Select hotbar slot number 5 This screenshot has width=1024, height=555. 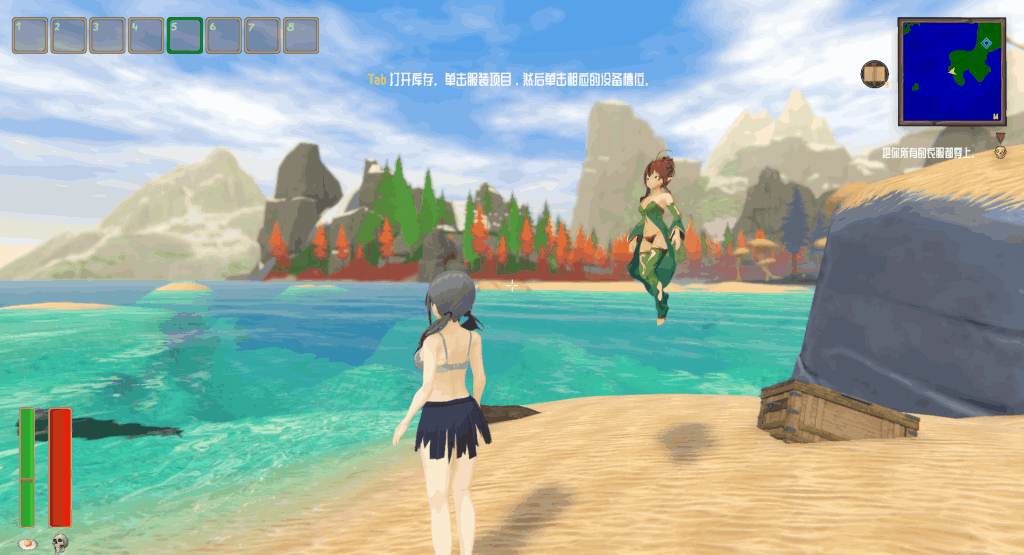[x=185, y=35]
